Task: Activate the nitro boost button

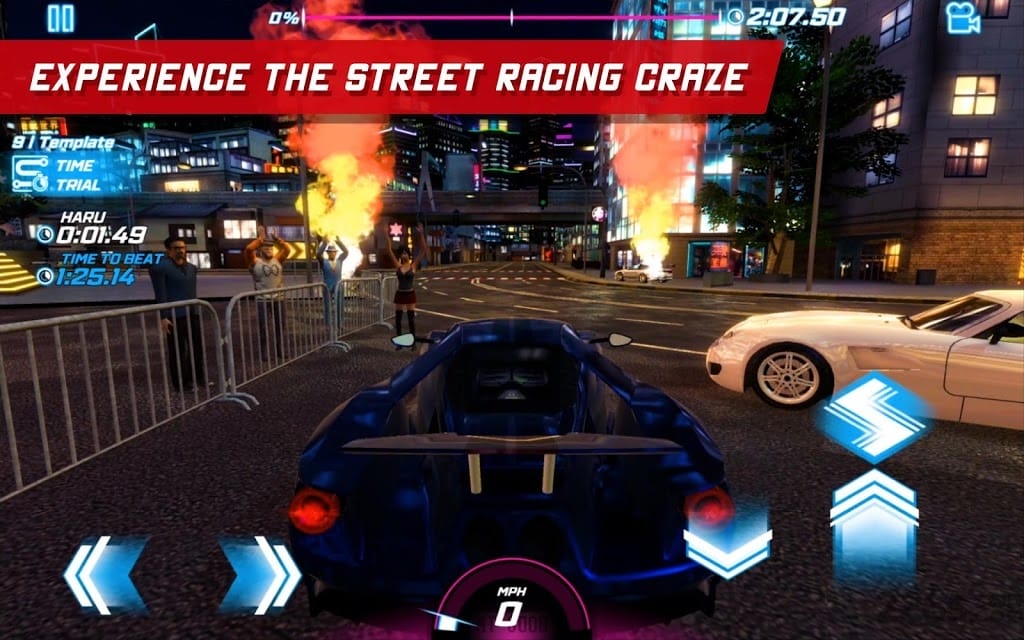Action: point(873,415)
